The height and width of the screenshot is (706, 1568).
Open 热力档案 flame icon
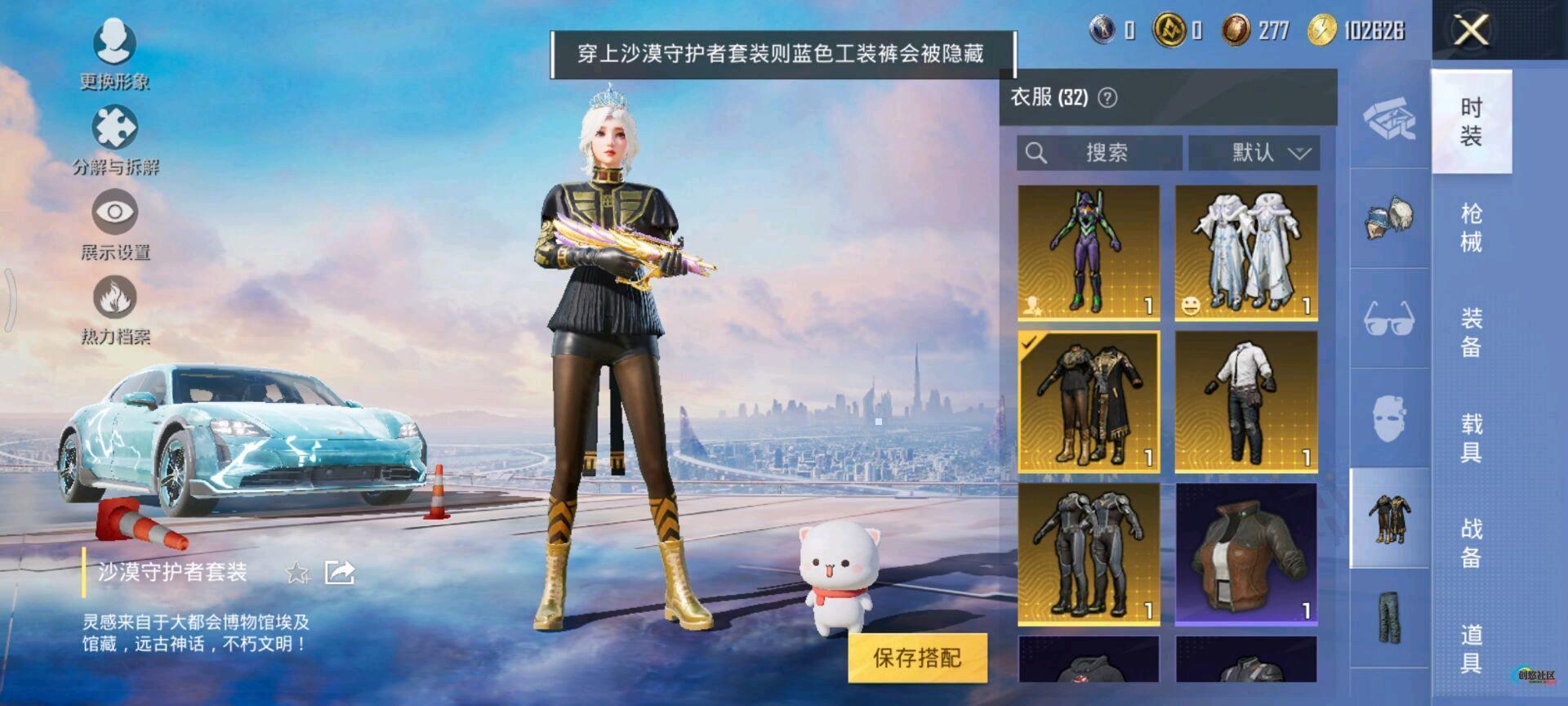pyautogui.click(x=114, y=306)
